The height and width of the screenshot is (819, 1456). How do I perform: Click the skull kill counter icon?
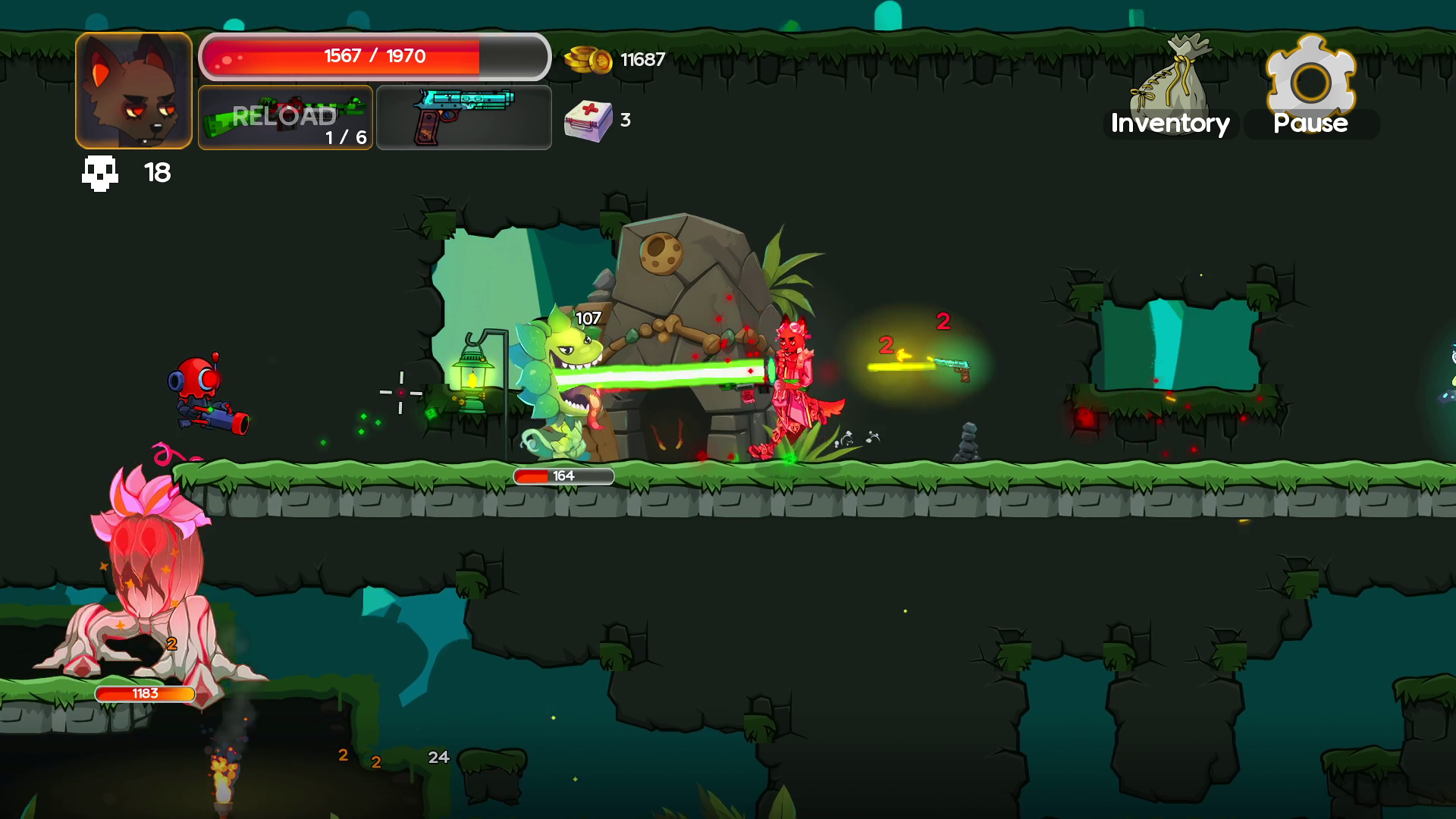[99, 173]
